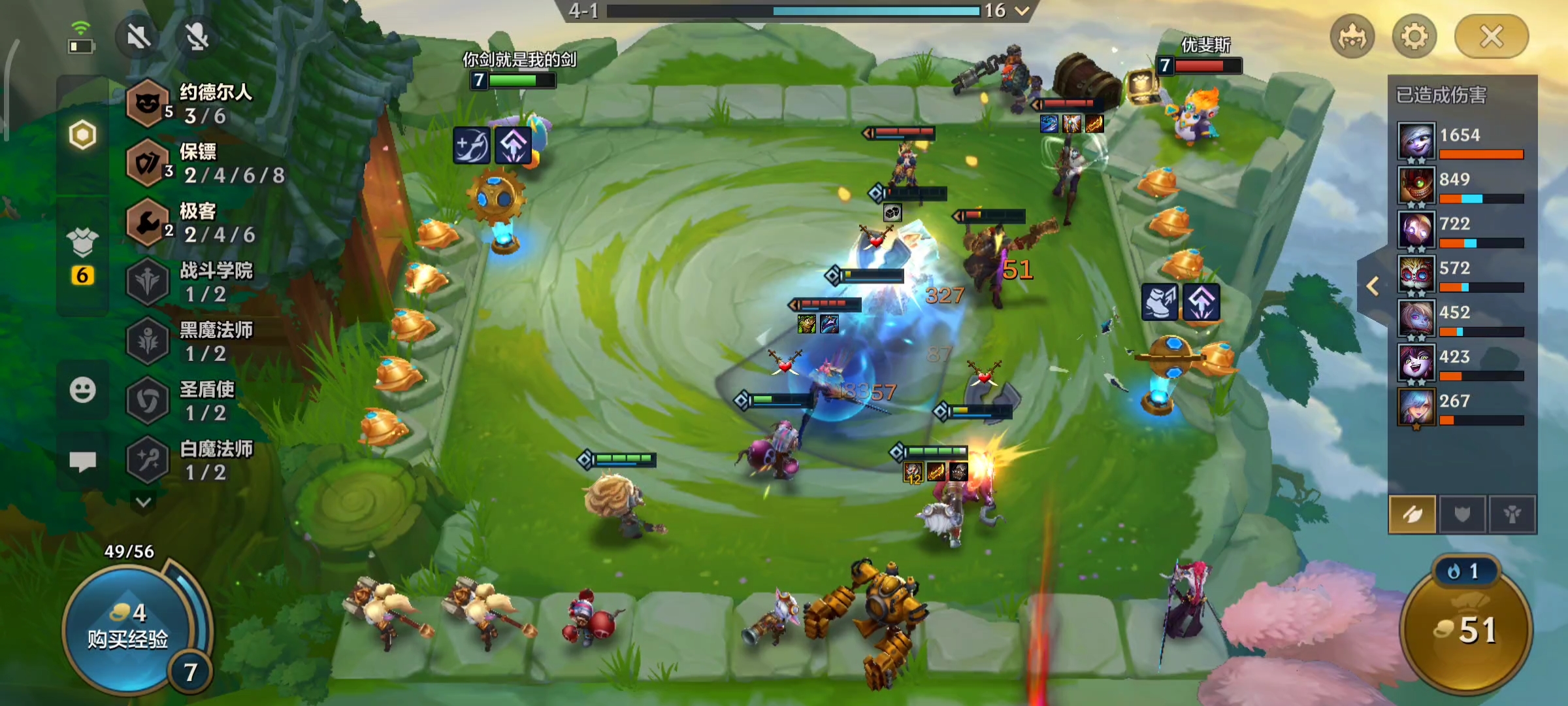Open the gold 51 shop button
The height and width of the screenshot is (706, 1568).
(1465, 630)
